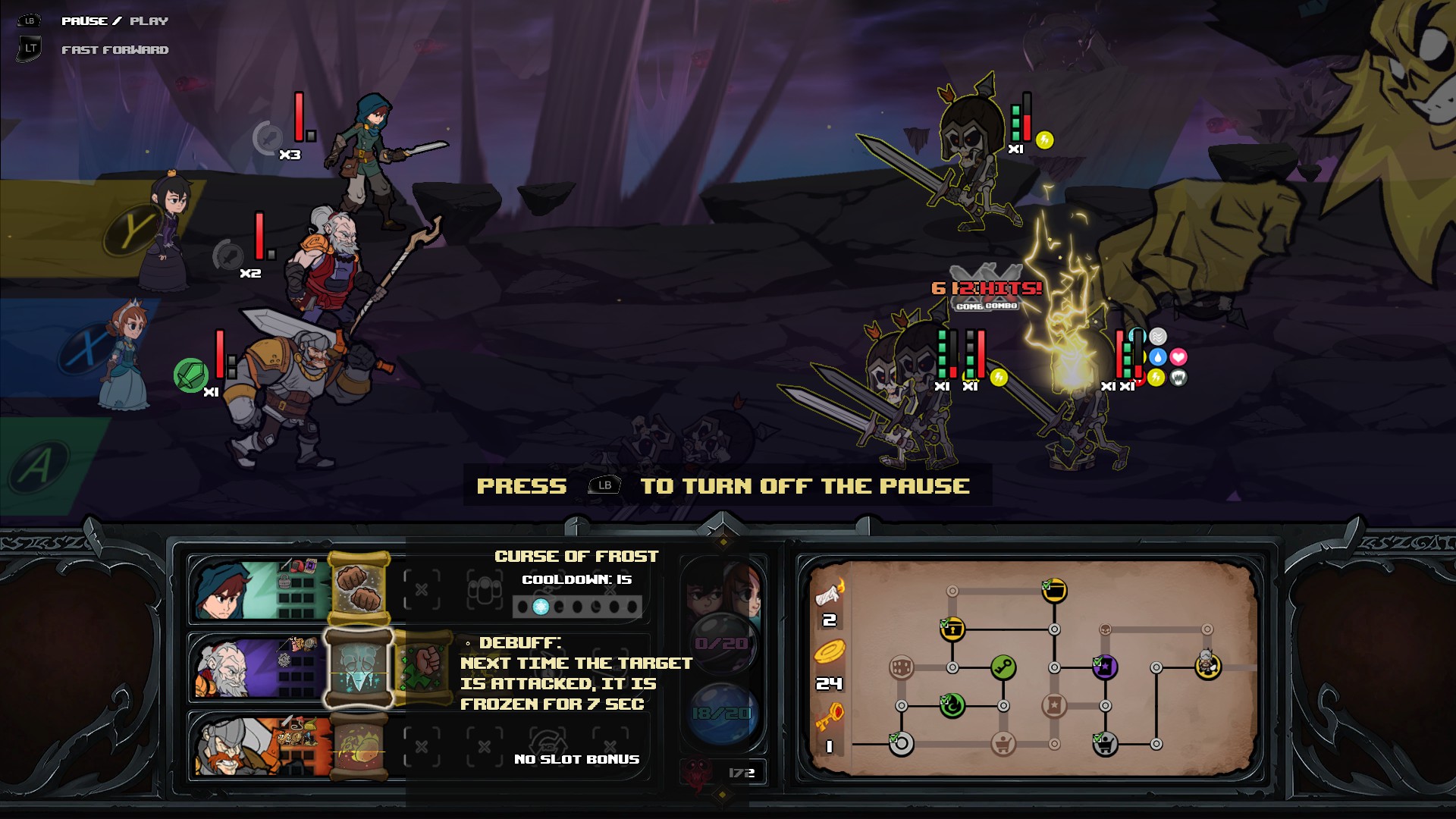Select the locked yellow chest map node
1456x819 pixels.
coord(952,629)
